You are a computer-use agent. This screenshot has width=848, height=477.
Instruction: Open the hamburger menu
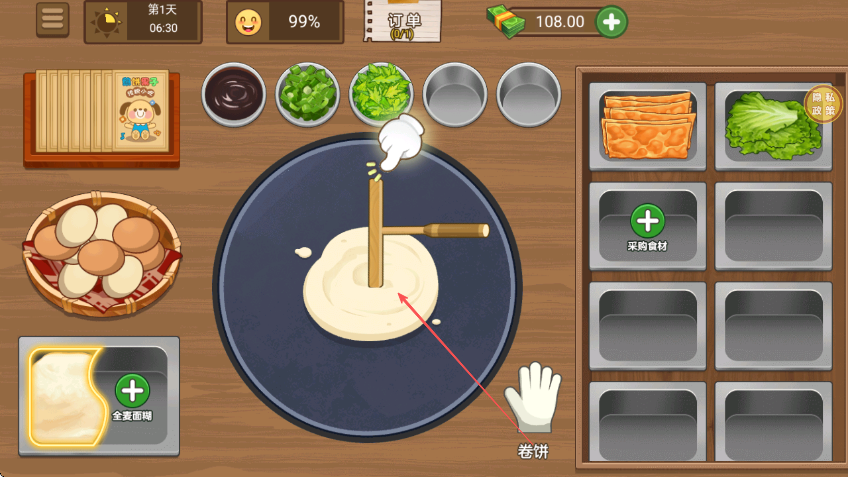[53, 19]
